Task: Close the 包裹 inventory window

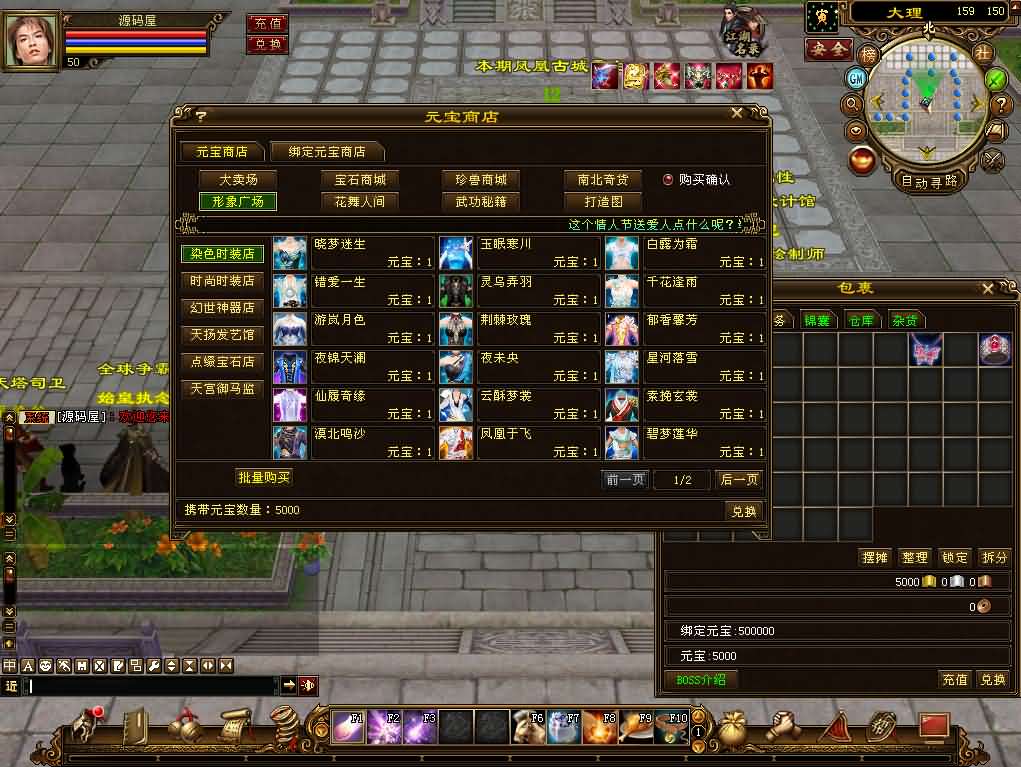Action: tap(987, 289)
